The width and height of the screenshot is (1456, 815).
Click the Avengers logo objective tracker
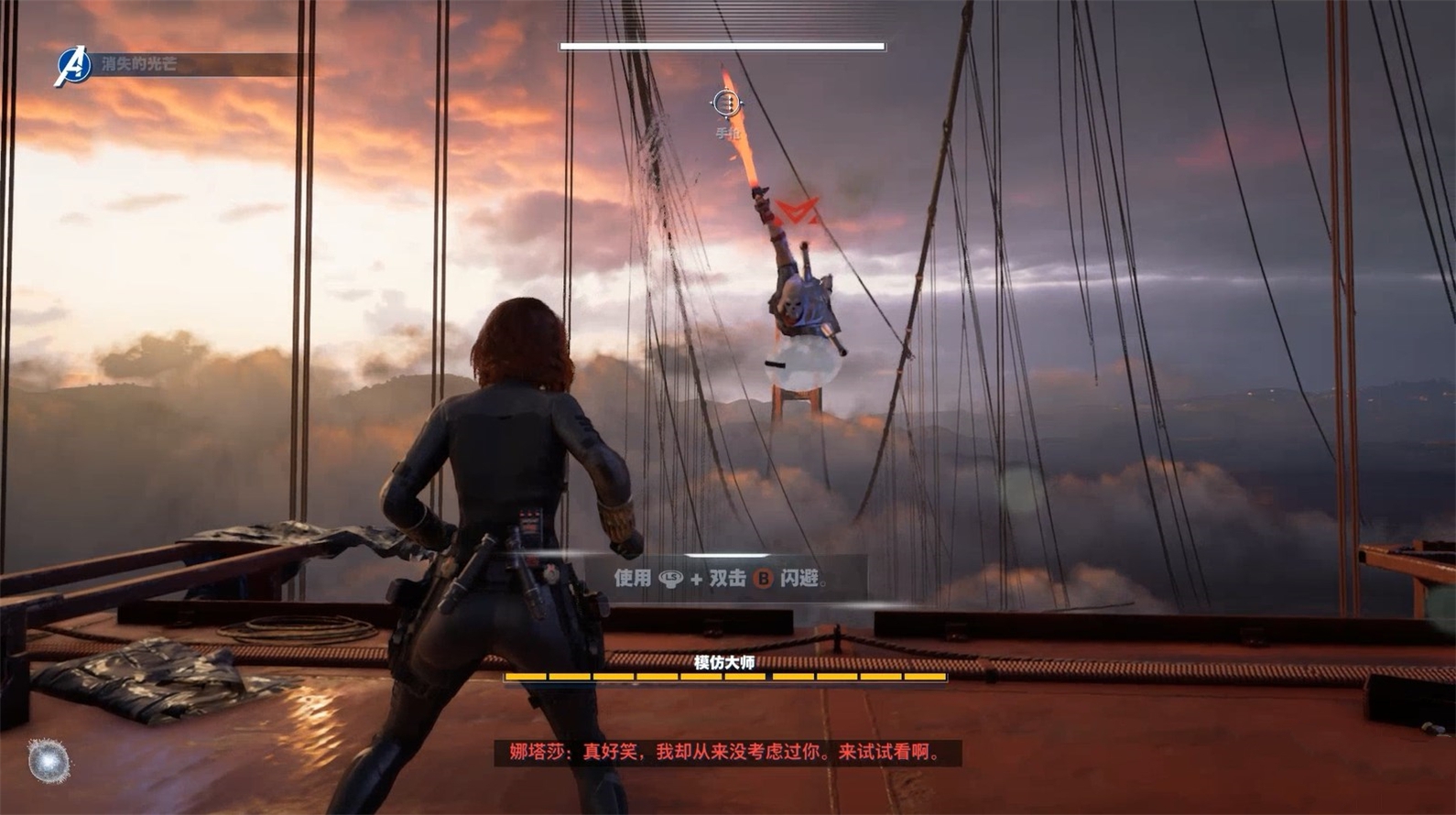(x=73, y=65)
